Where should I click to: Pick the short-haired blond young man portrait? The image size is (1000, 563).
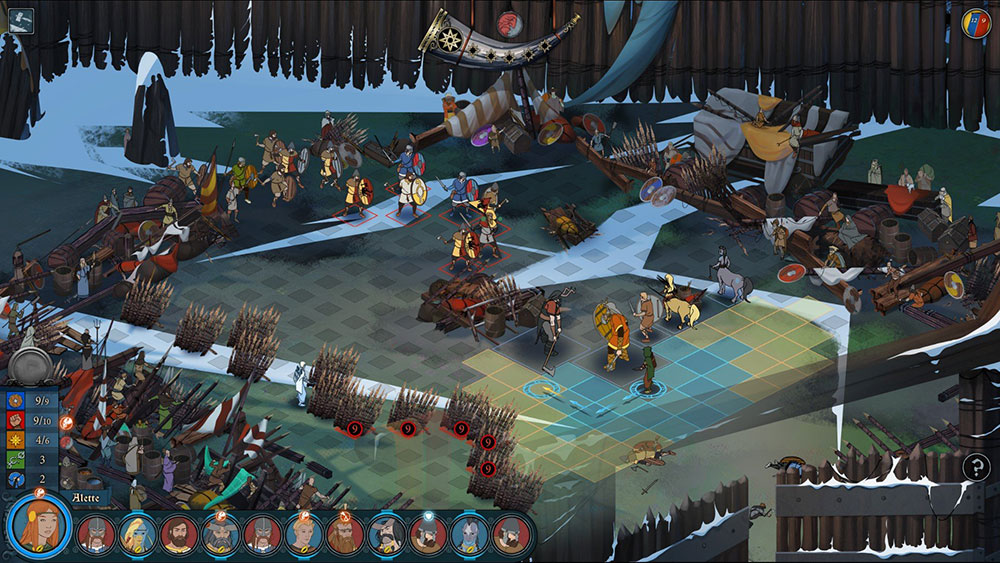coord(304,535)
